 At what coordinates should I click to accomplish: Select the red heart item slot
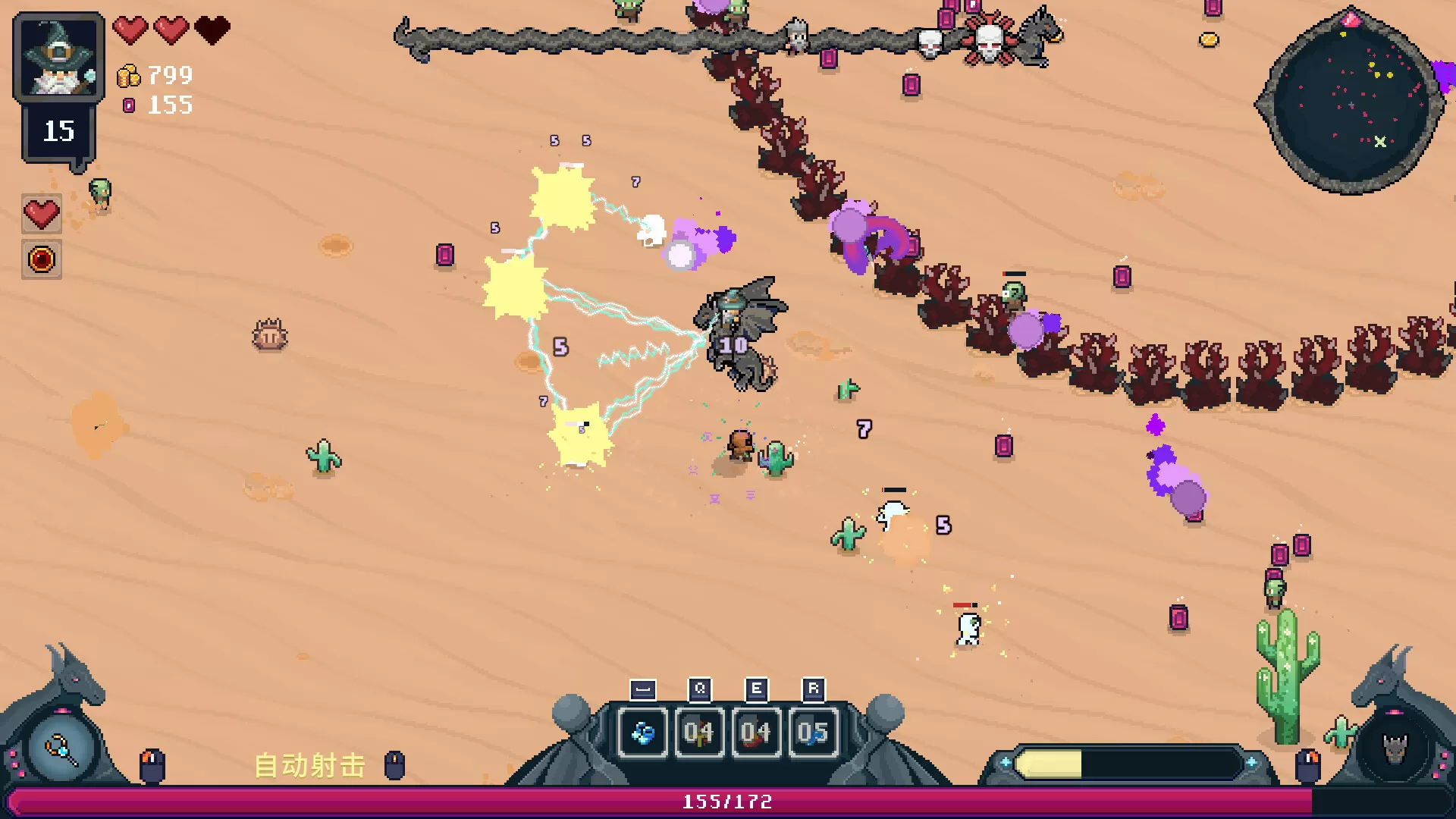[x=42, y=215]
